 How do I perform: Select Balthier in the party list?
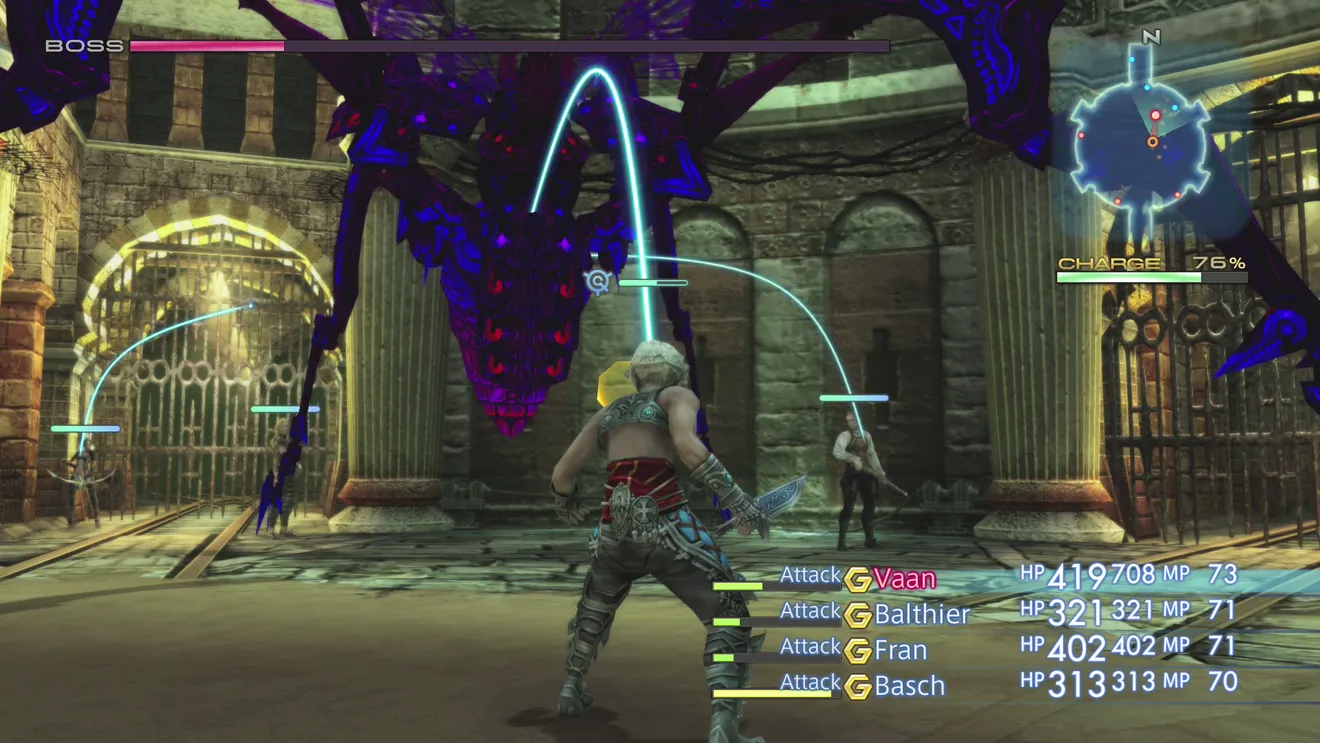pos(921,614)
